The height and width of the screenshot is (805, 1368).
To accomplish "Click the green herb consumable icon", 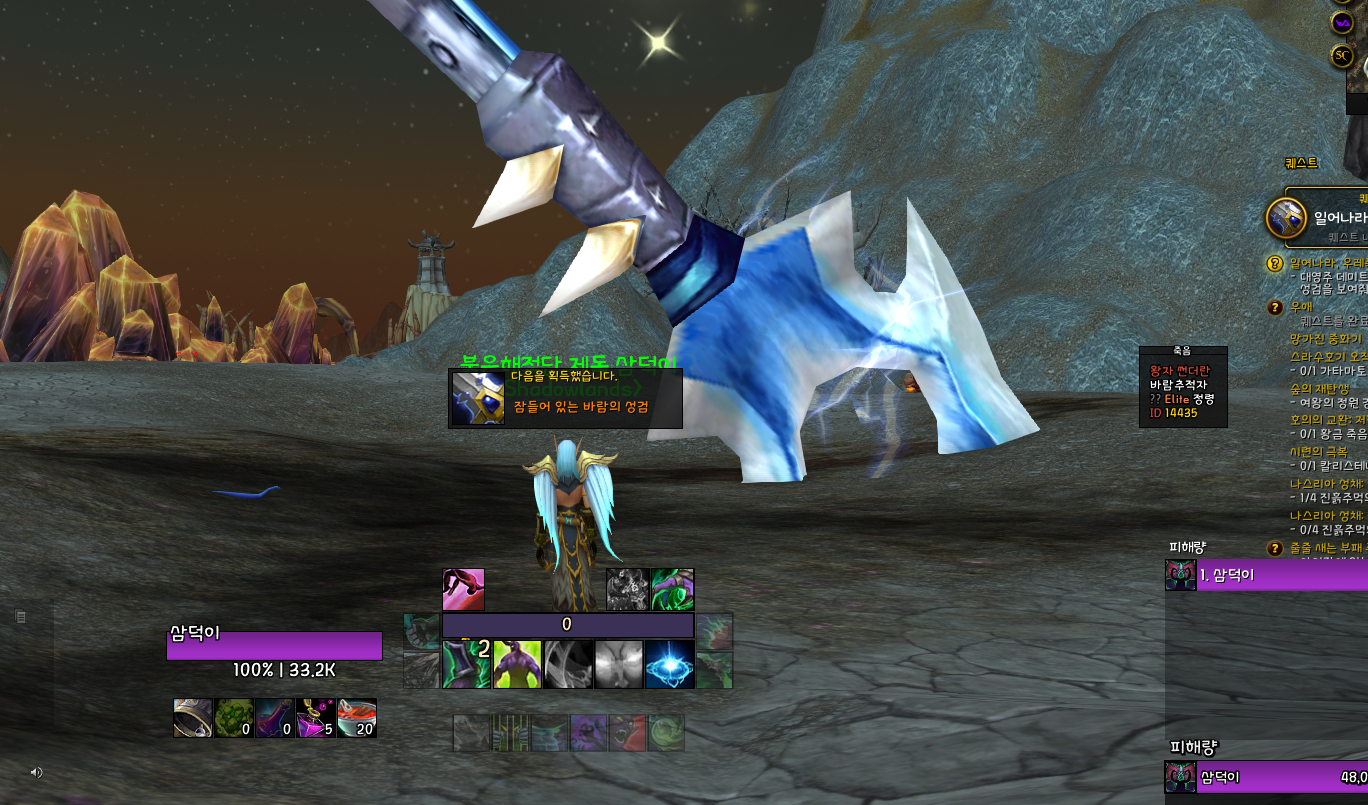I will 234,718.
